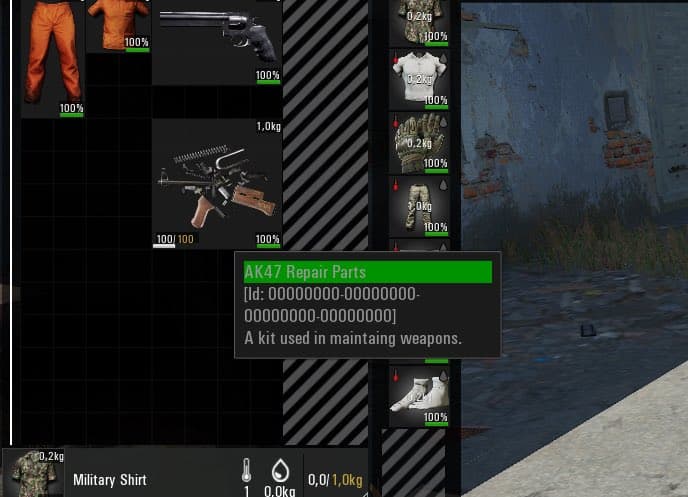Select the revolver in the inventory
The height and width of the screenshot is (497, 688).
pyautogui.click(x=217, y=40)
